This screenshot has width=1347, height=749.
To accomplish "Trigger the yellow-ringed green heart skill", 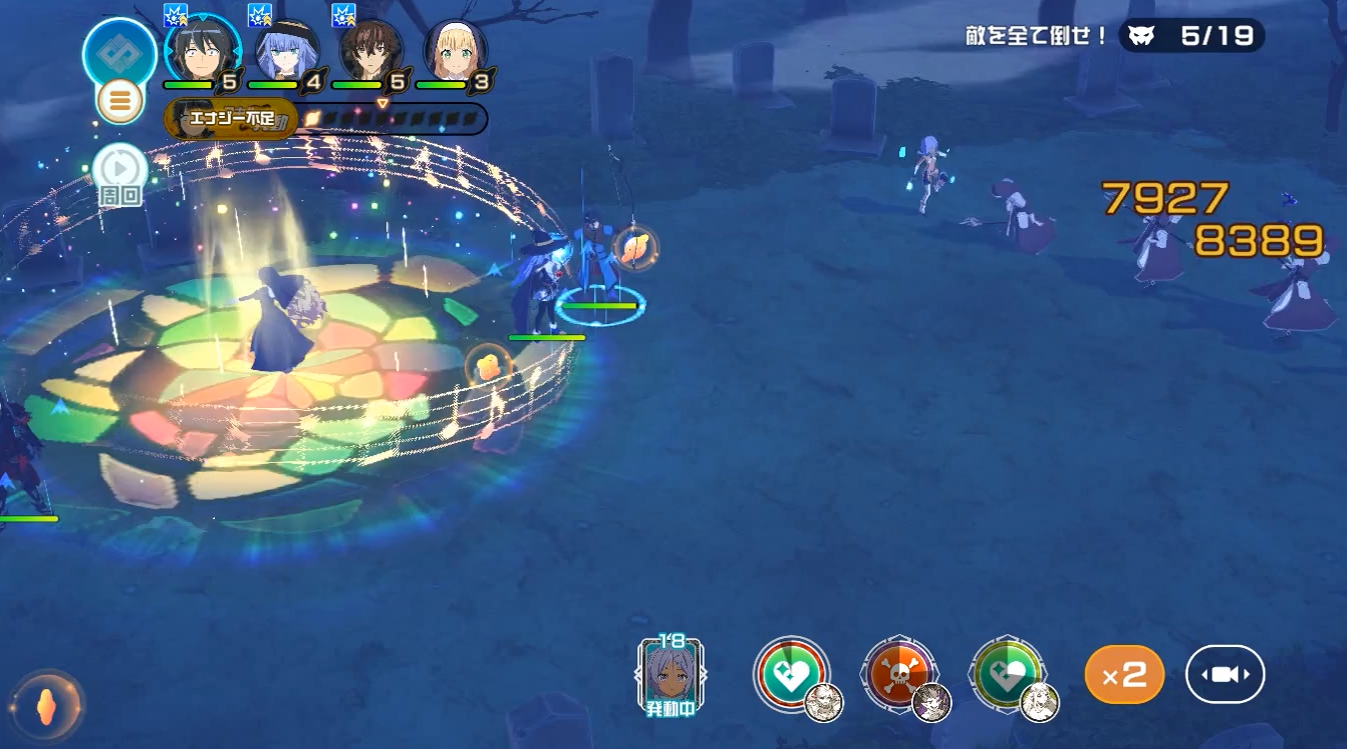I will (x=1007, y=674).
